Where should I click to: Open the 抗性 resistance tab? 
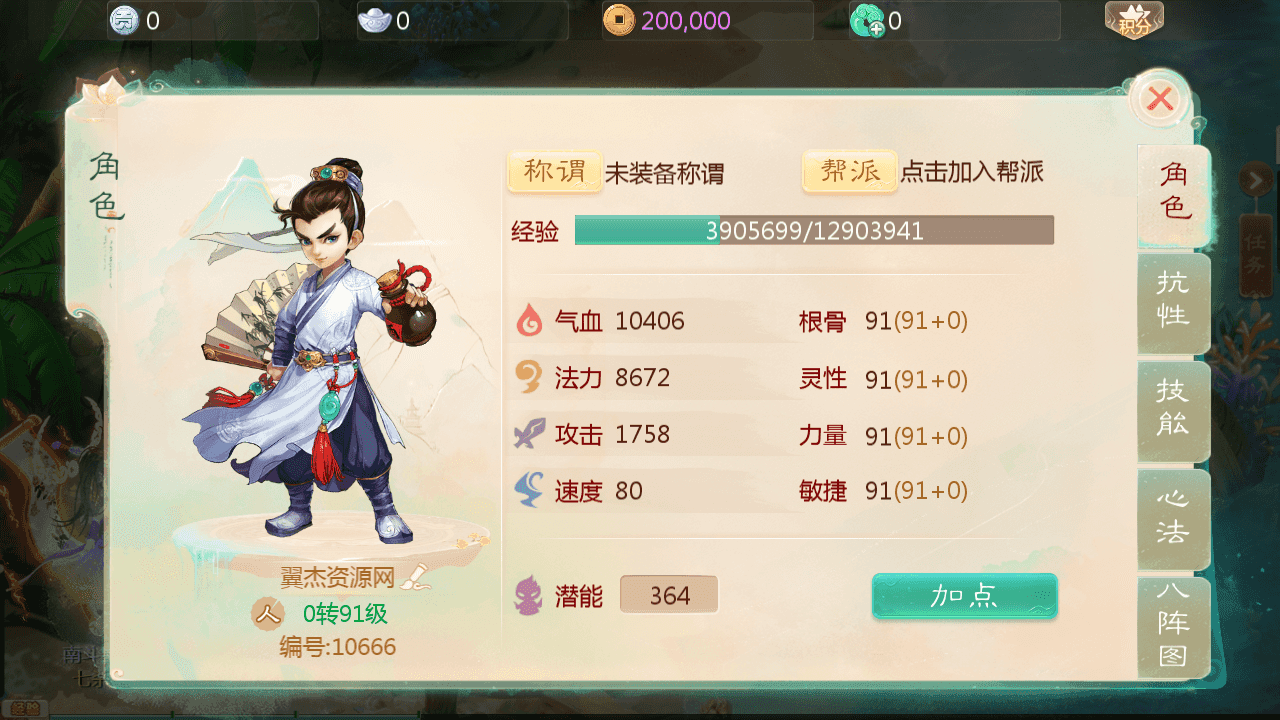[x=1173, y=299]
